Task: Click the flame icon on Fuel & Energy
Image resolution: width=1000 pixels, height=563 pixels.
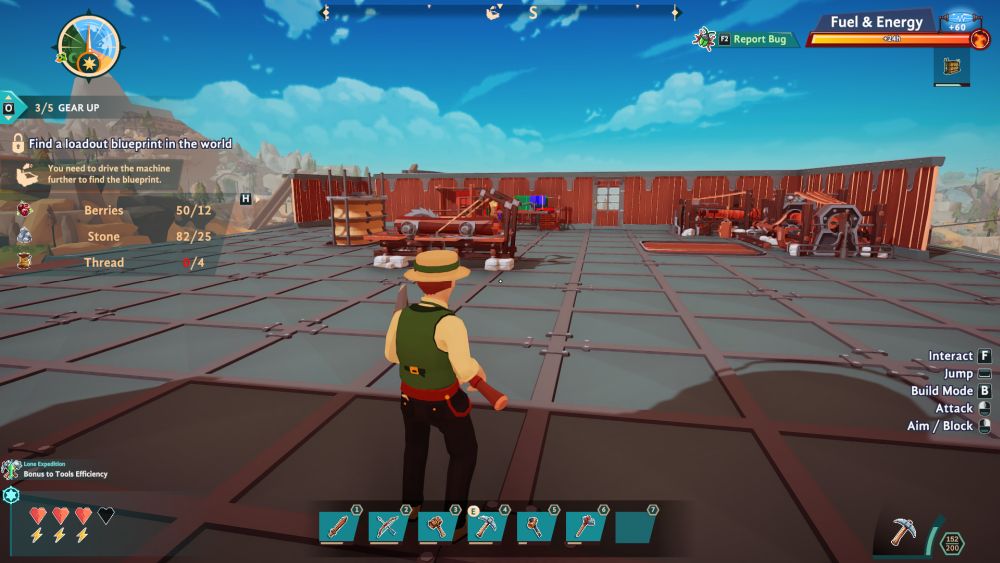Action: [979, 39]
